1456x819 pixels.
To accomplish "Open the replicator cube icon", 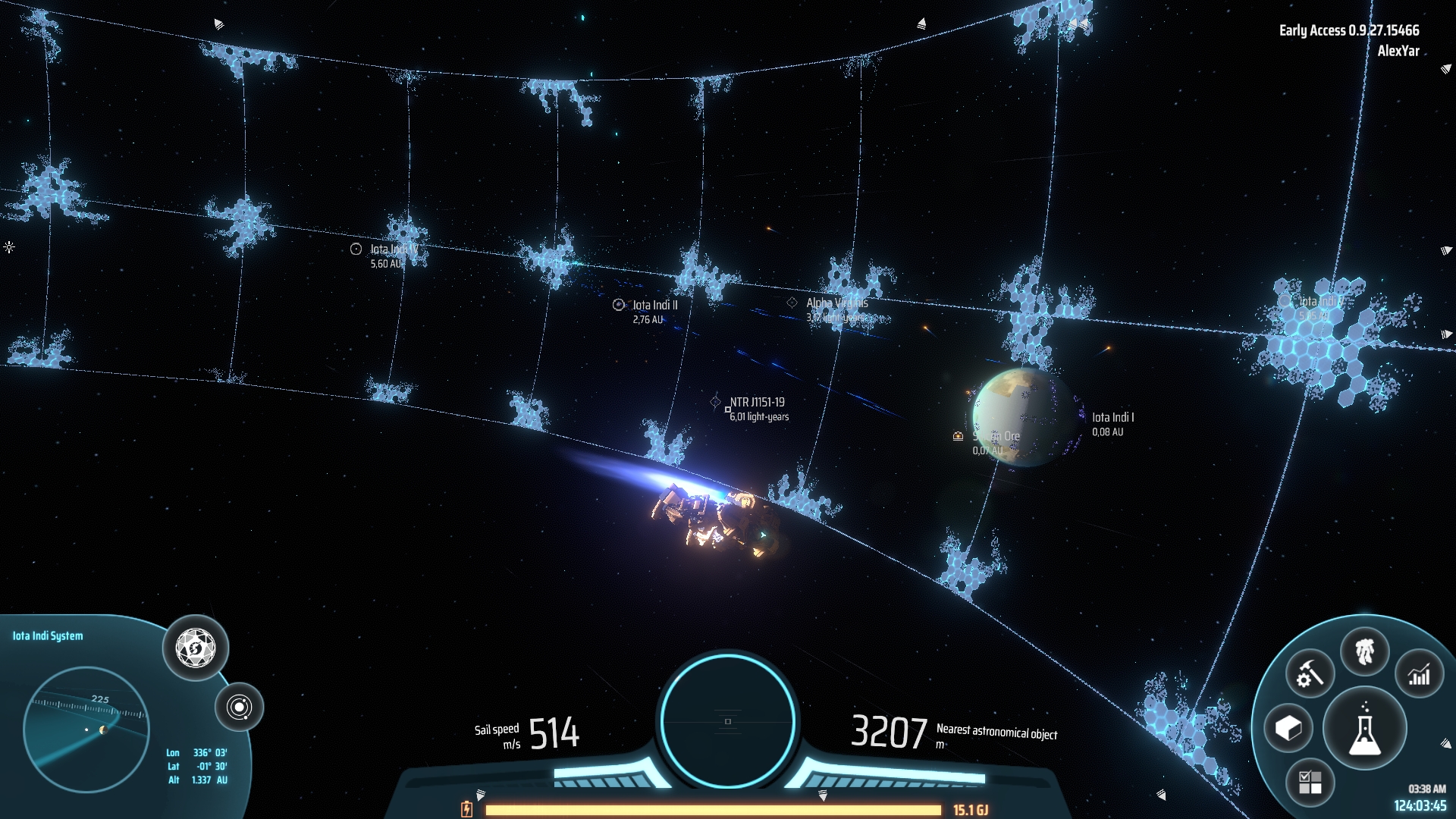I will 1288,729.
